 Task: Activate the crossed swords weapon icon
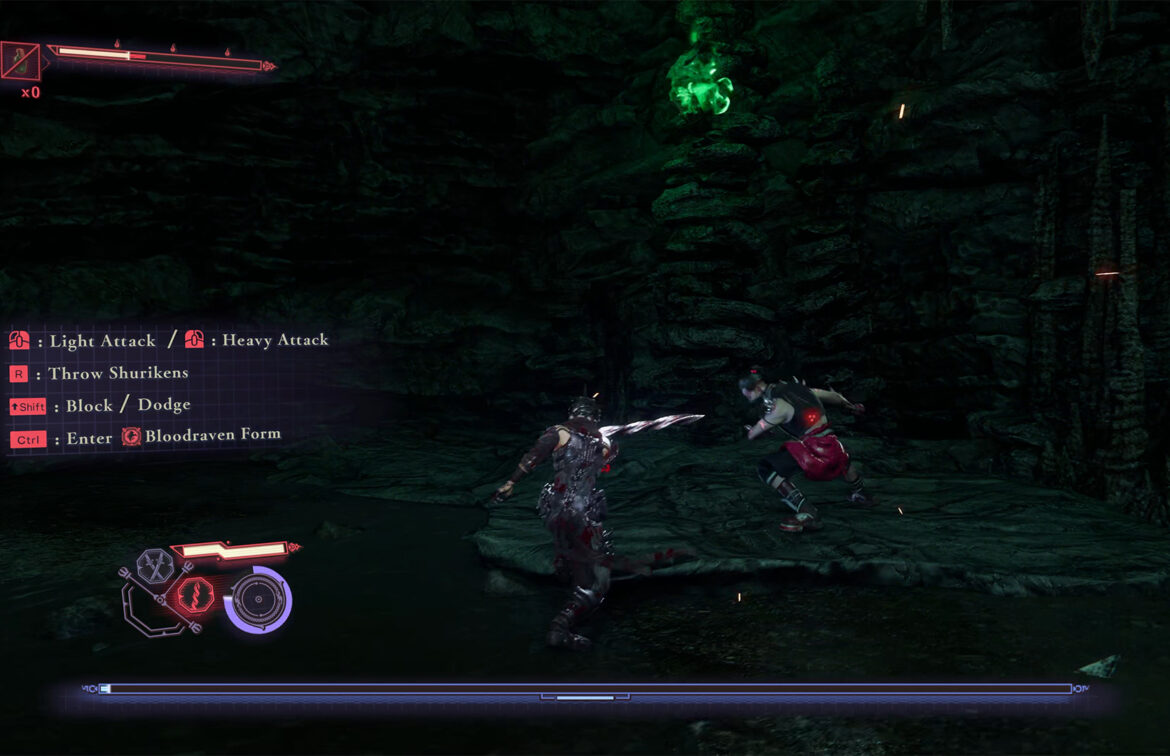click(x=156, y=566)
